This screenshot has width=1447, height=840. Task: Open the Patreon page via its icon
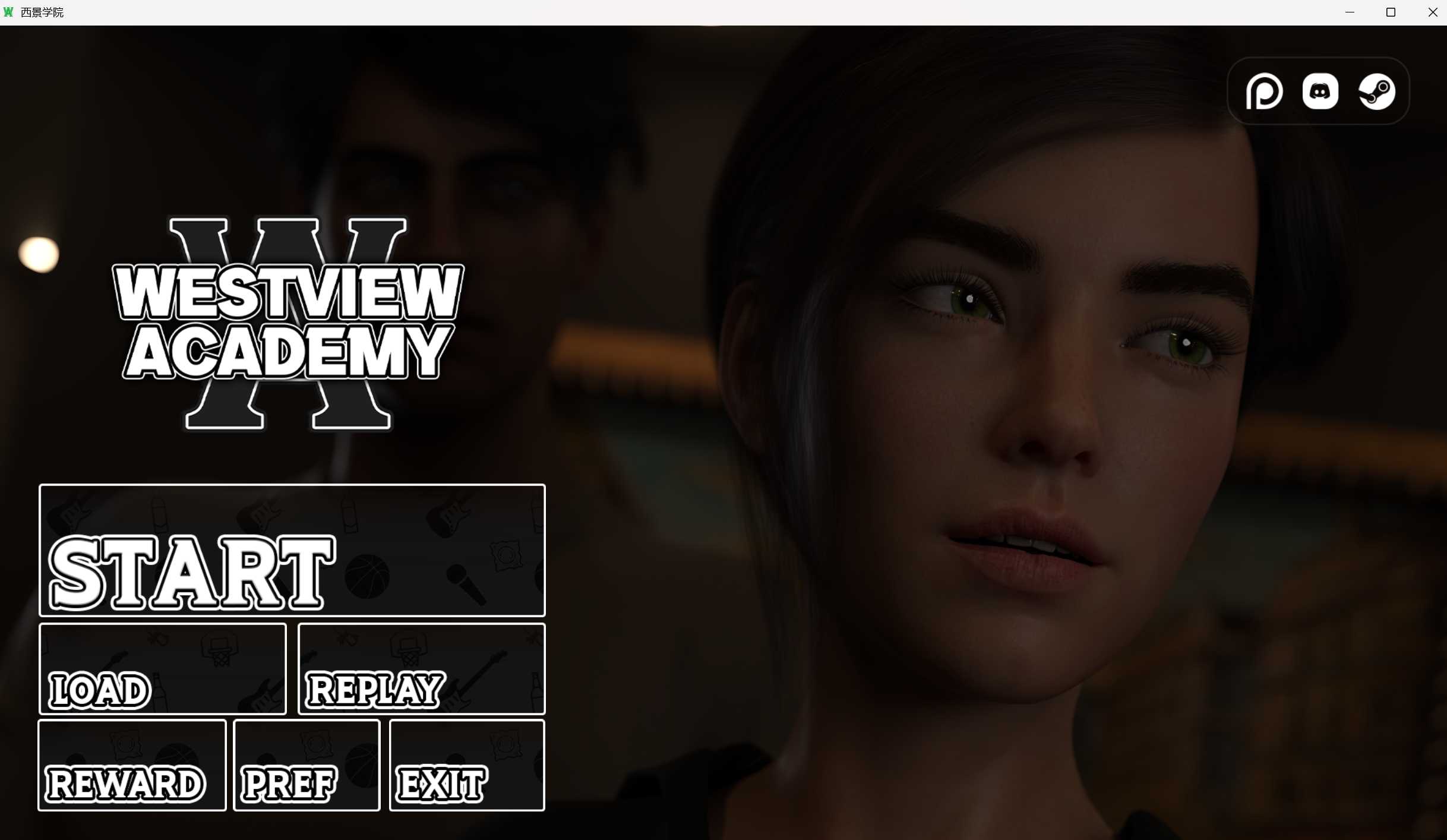1265,91
